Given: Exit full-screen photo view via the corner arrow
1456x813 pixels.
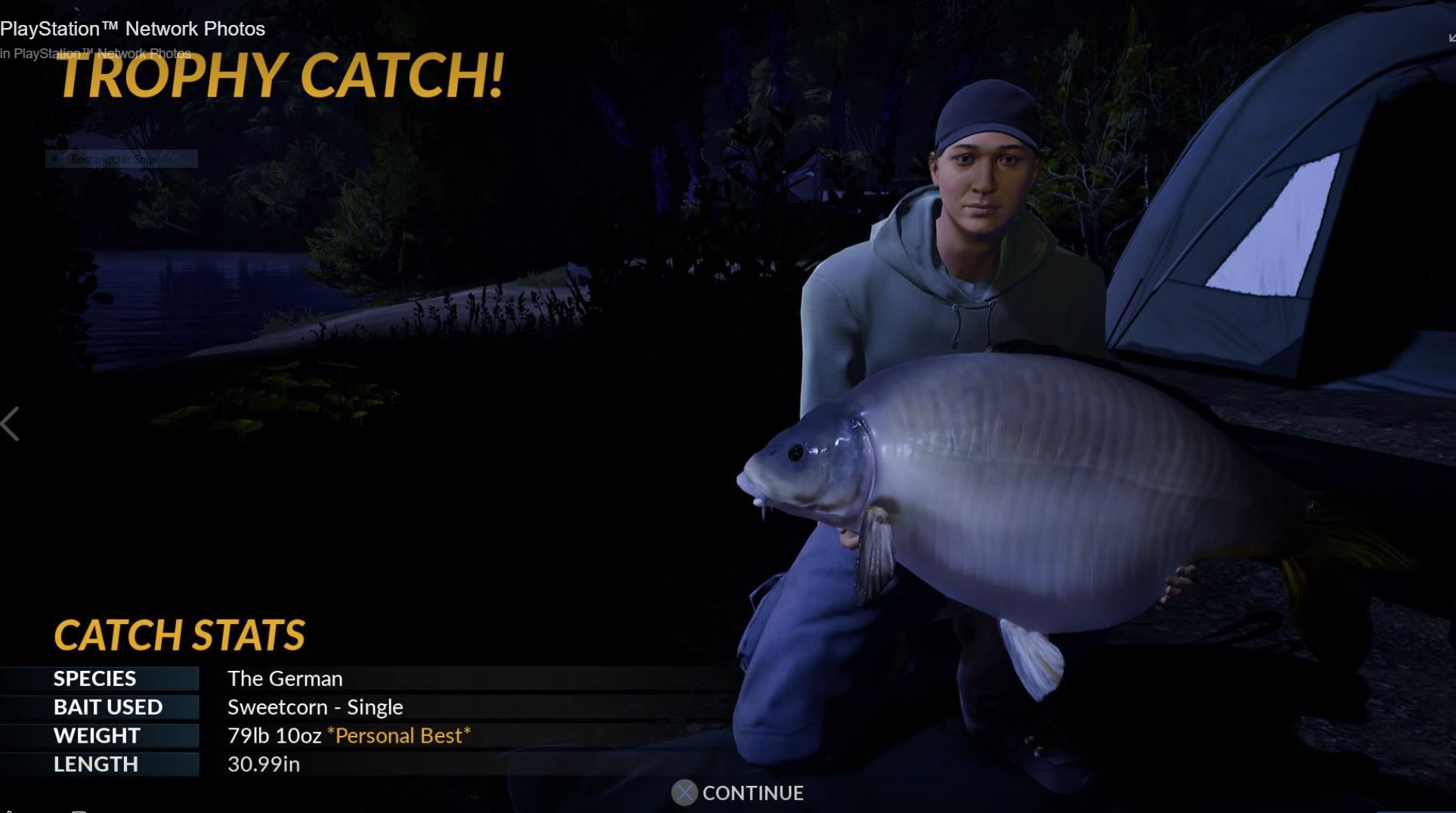Looking at the screenshot, I should click(1451, 37).
